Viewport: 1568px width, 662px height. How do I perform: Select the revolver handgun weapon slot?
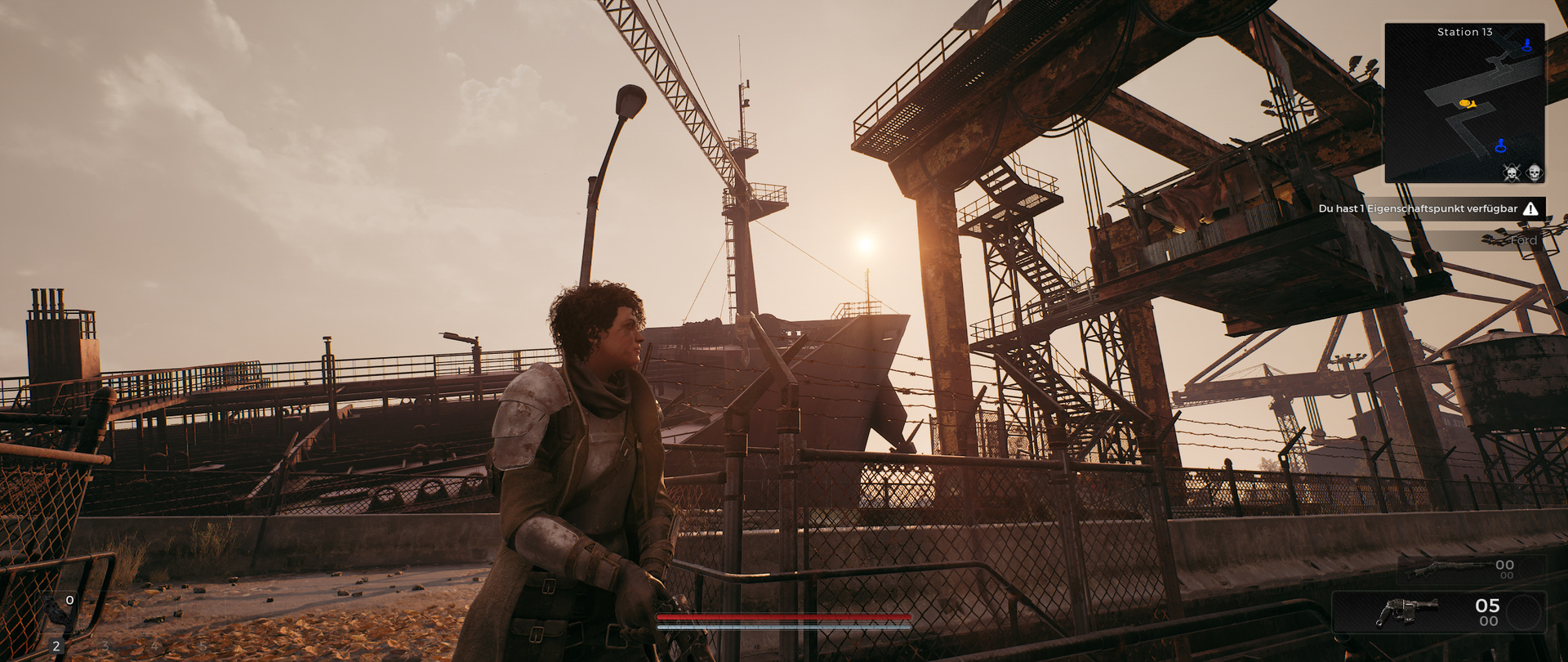point(1406,612)
